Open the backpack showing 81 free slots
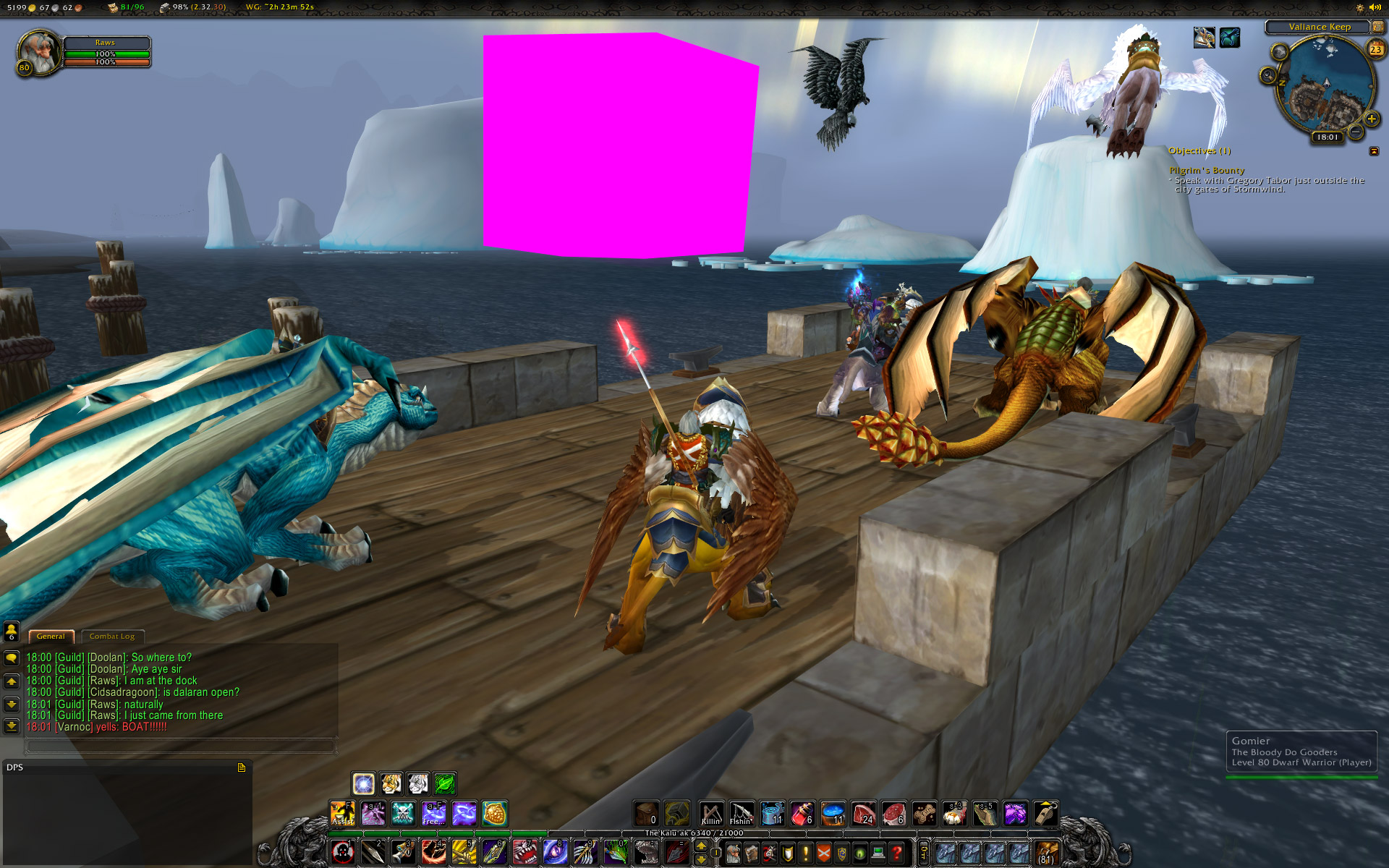Viewport: 1389px width, 868px height. click(1046, 854)
